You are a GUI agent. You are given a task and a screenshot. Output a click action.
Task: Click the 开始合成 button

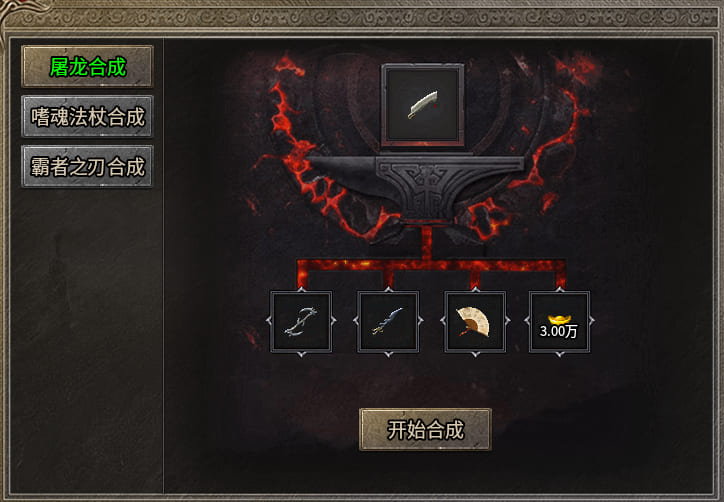[425, 430]
